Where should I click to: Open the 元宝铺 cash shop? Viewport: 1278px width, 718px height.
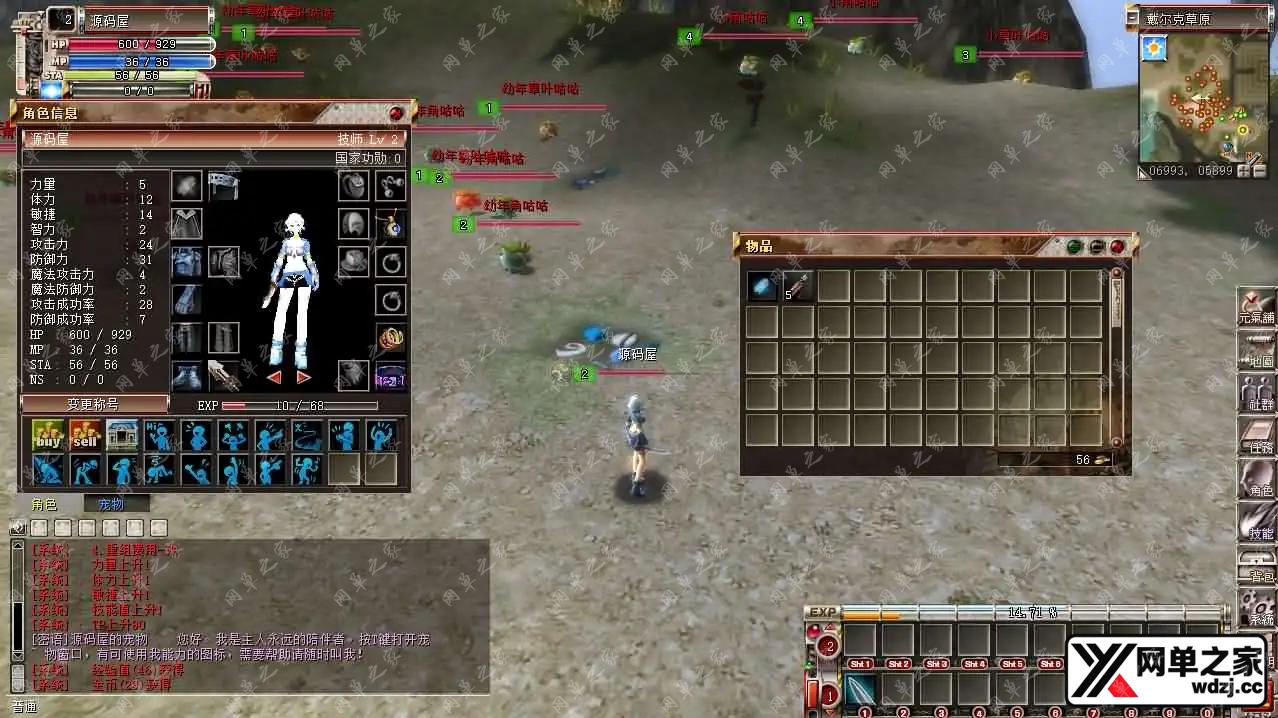[1256, 306]
